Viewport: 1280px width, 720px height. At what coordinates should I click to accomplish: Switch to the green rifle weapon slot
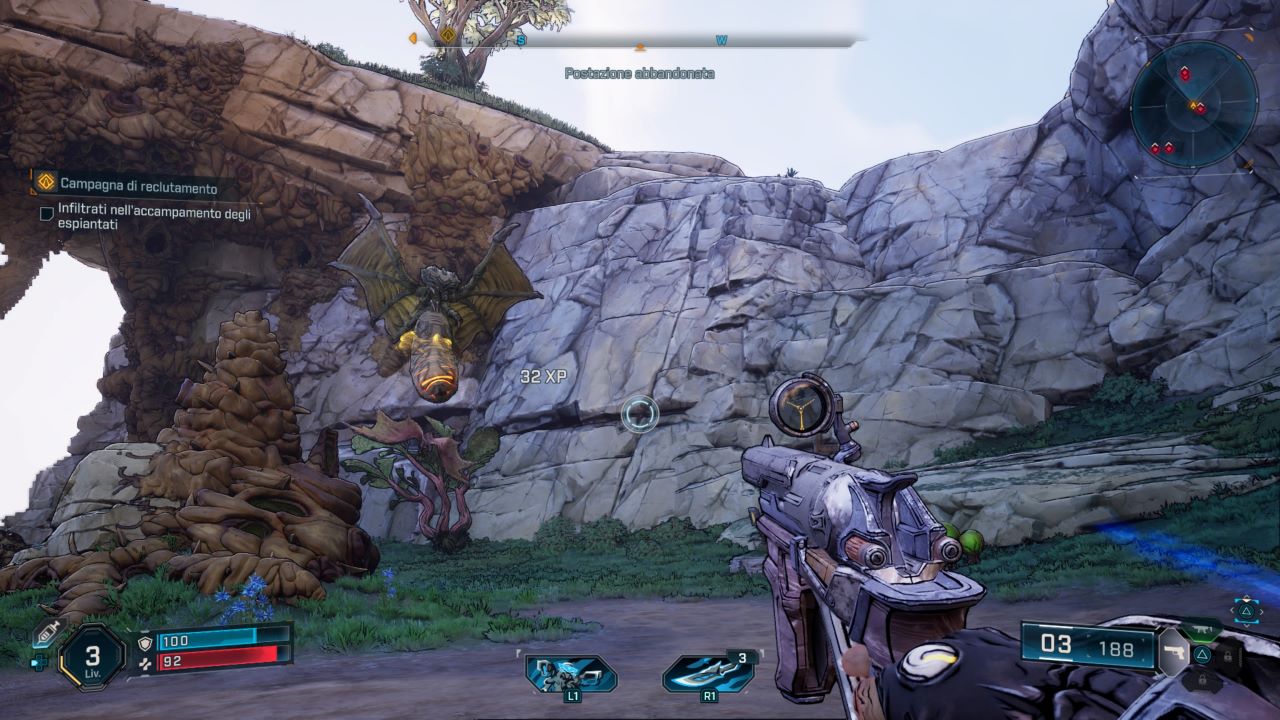point(1203,630)
